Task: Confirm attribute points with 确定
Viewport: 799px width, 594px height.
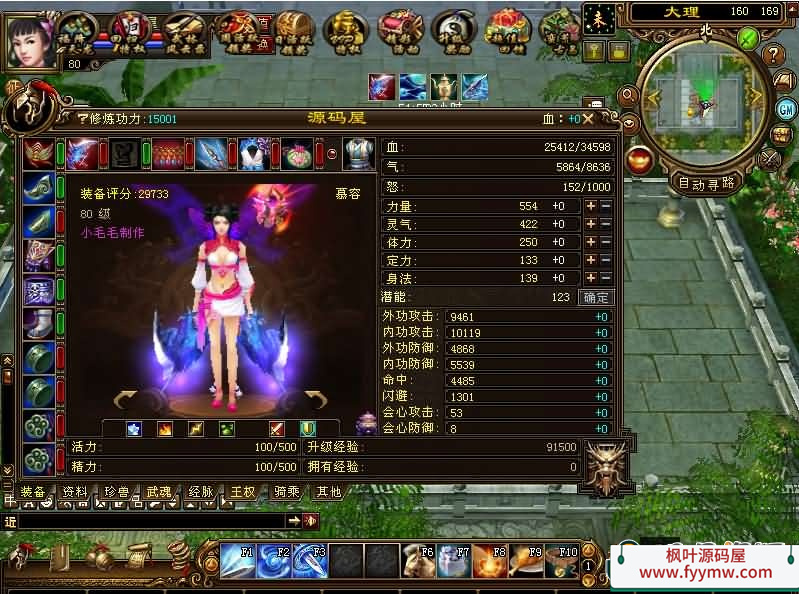Action: (595, 297)
